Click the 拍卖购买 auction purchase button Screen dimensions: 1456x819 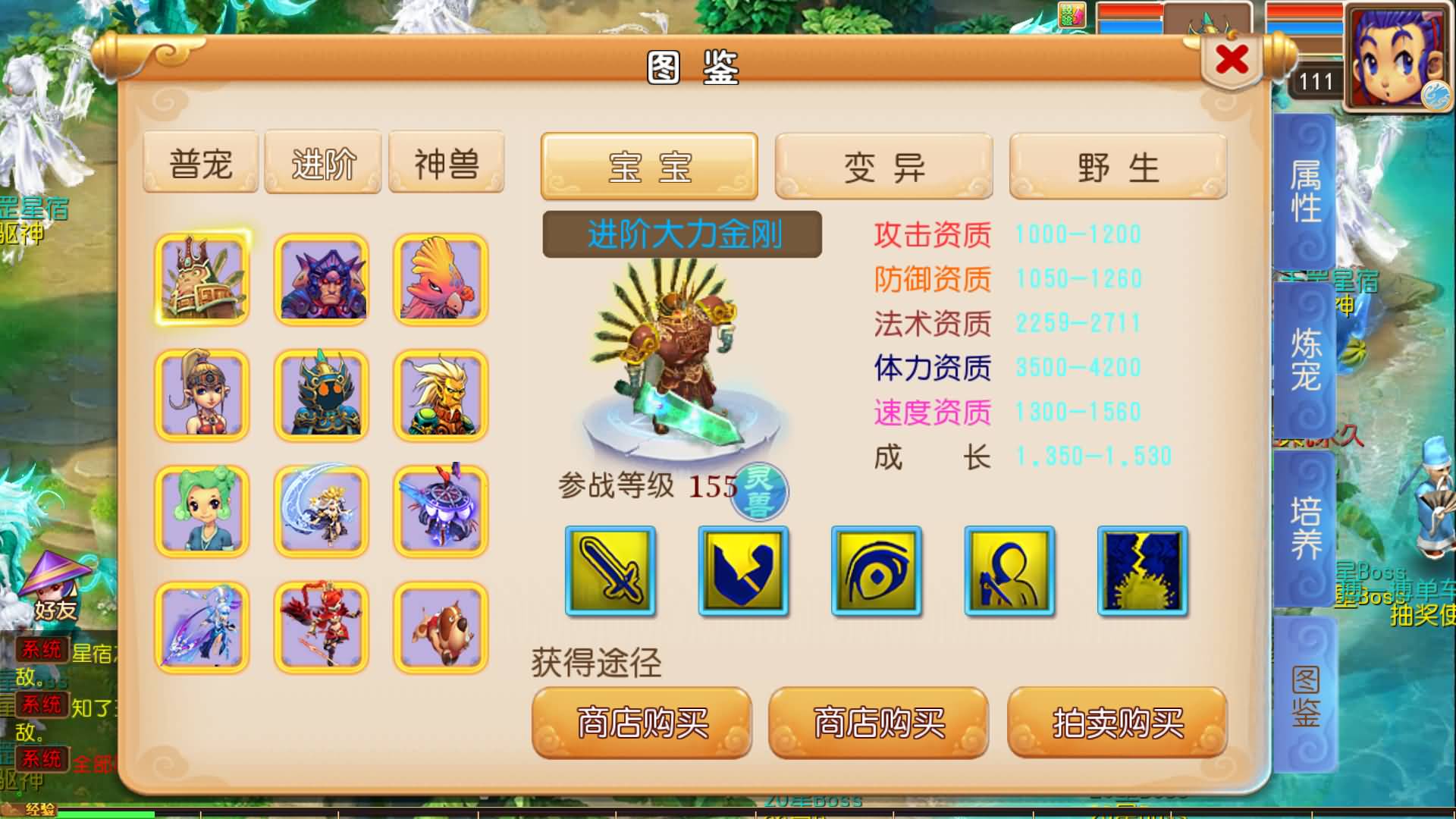[x=1115, y=723]
